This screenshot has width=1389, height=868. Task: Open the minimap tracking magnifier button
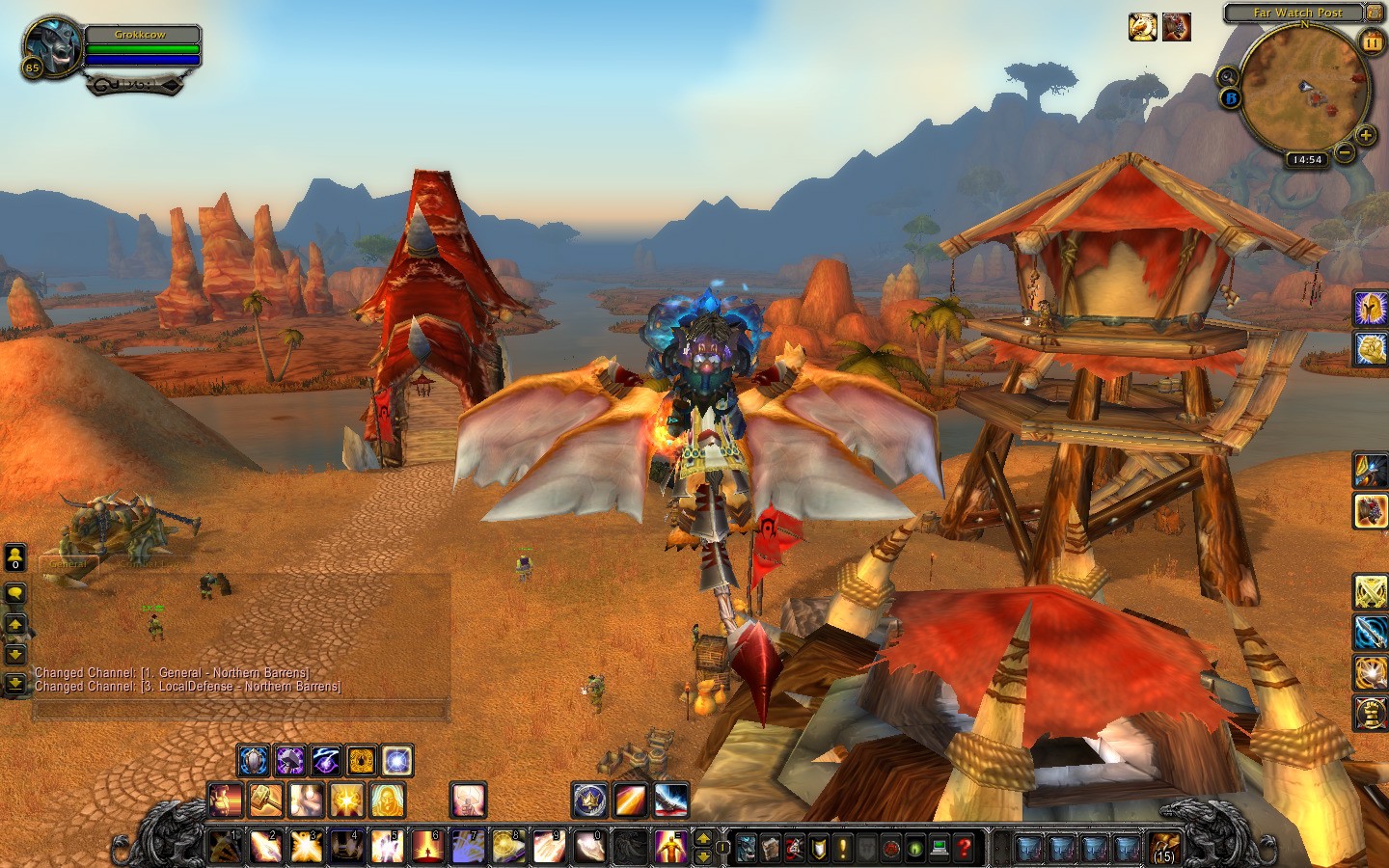point(1228,76)
